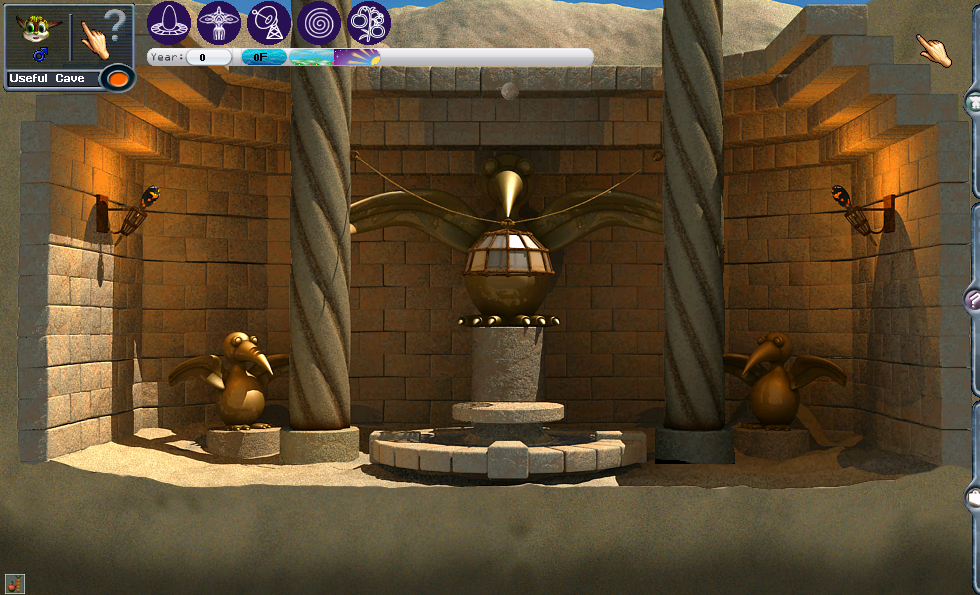
Task: Click the season landscape indicator
Action: click(x=311, y=57)
